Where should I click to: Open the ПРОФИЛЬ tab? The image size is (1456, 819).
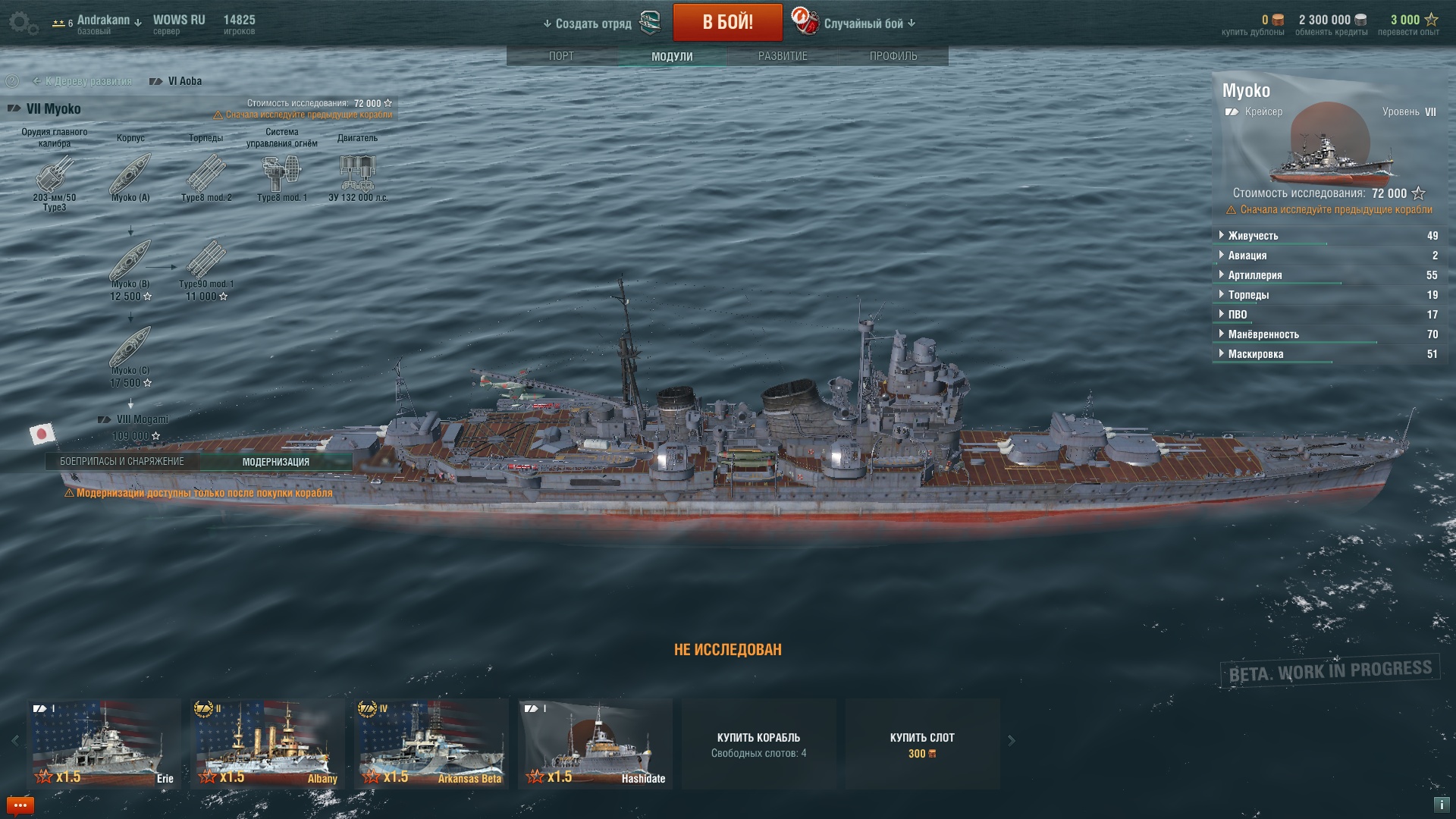[893, 56]
